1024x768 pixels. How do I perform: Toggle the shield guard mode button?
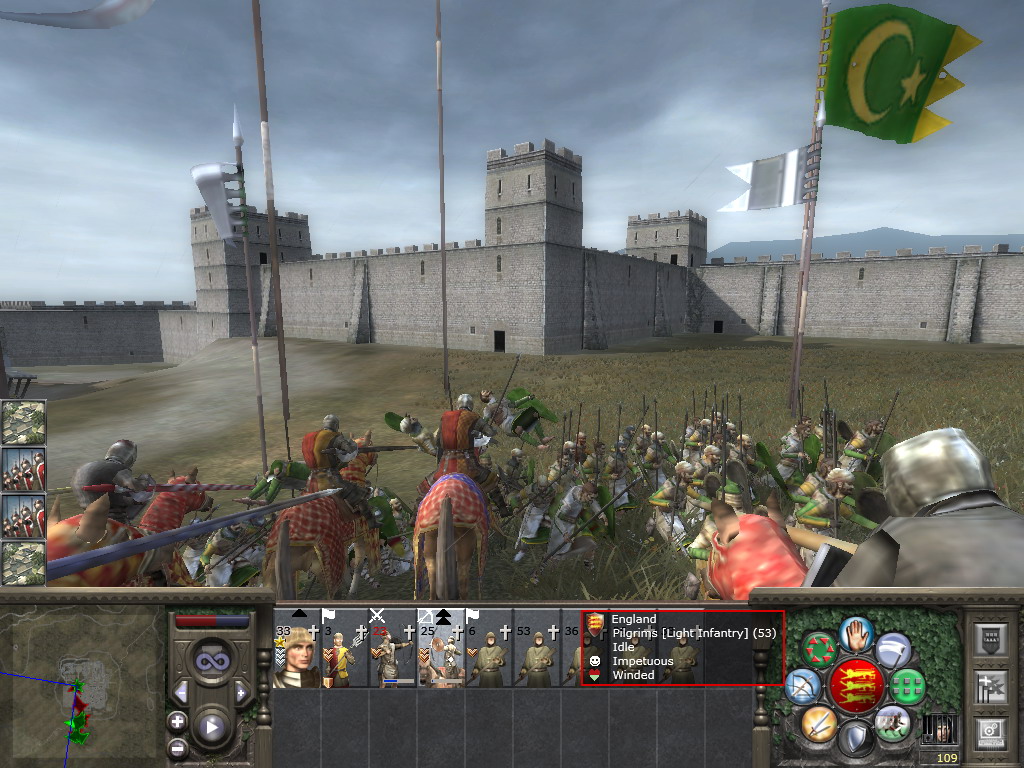coord(856,739)
